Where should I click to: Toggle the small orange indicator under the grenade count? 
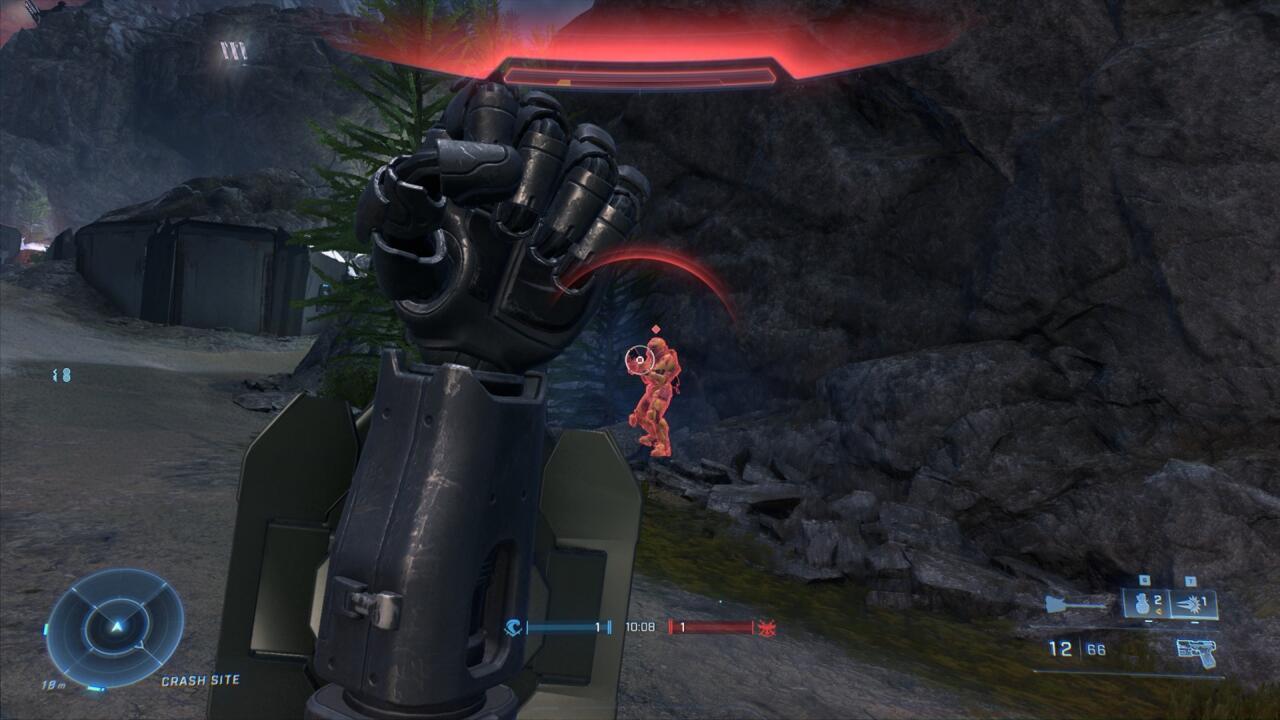pyautogui.click(x=1160, y=611)
